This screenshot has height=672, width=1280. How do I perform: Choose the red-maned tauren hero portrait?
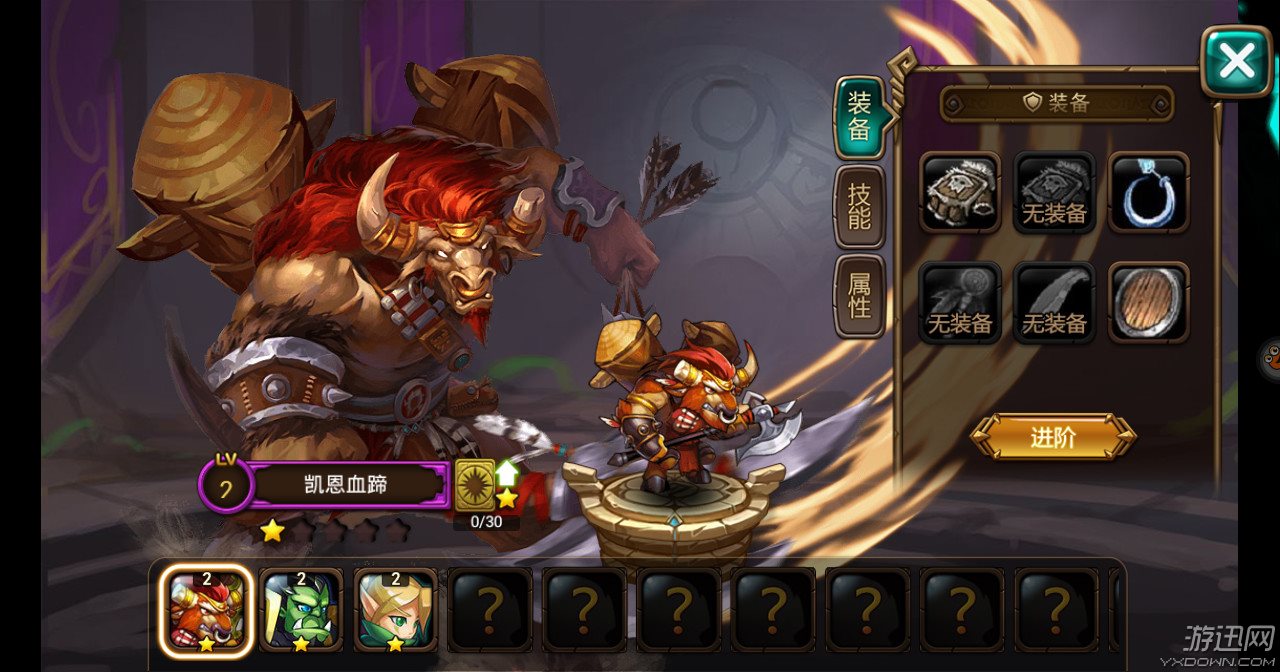pos(205,610)
